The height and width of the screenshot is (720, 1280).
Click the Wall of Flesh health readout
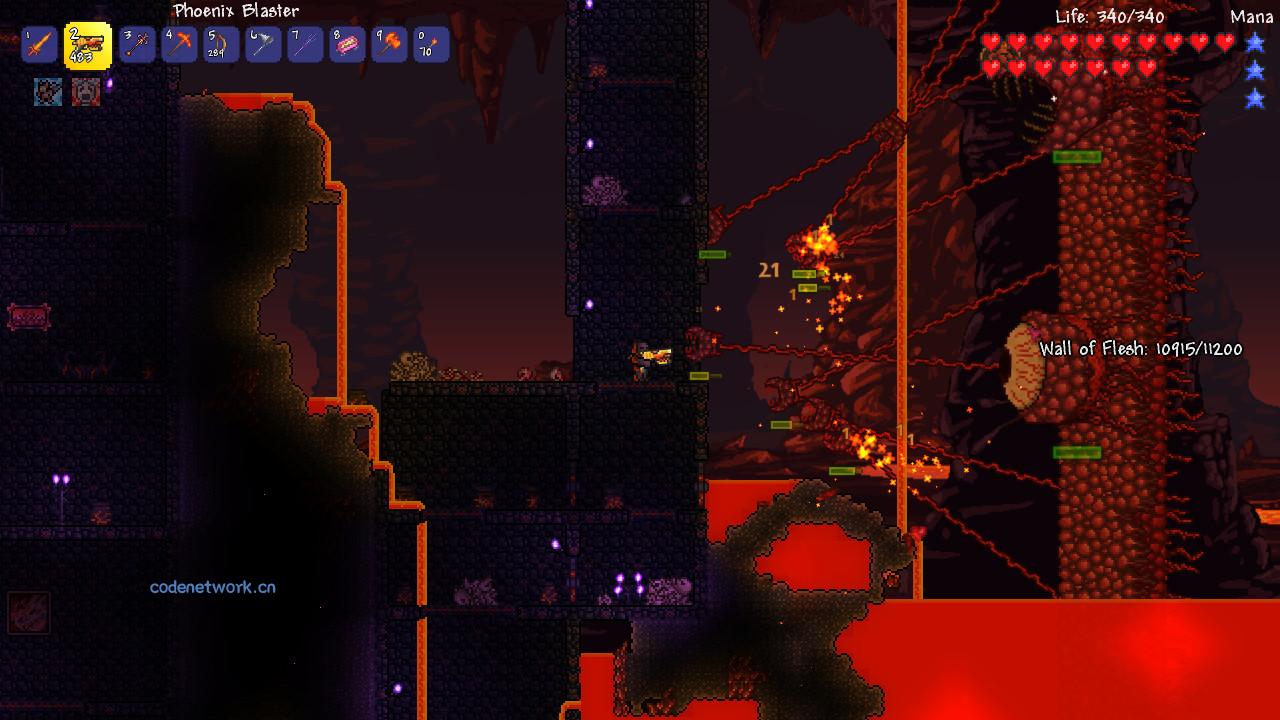tap(1140, 350)
